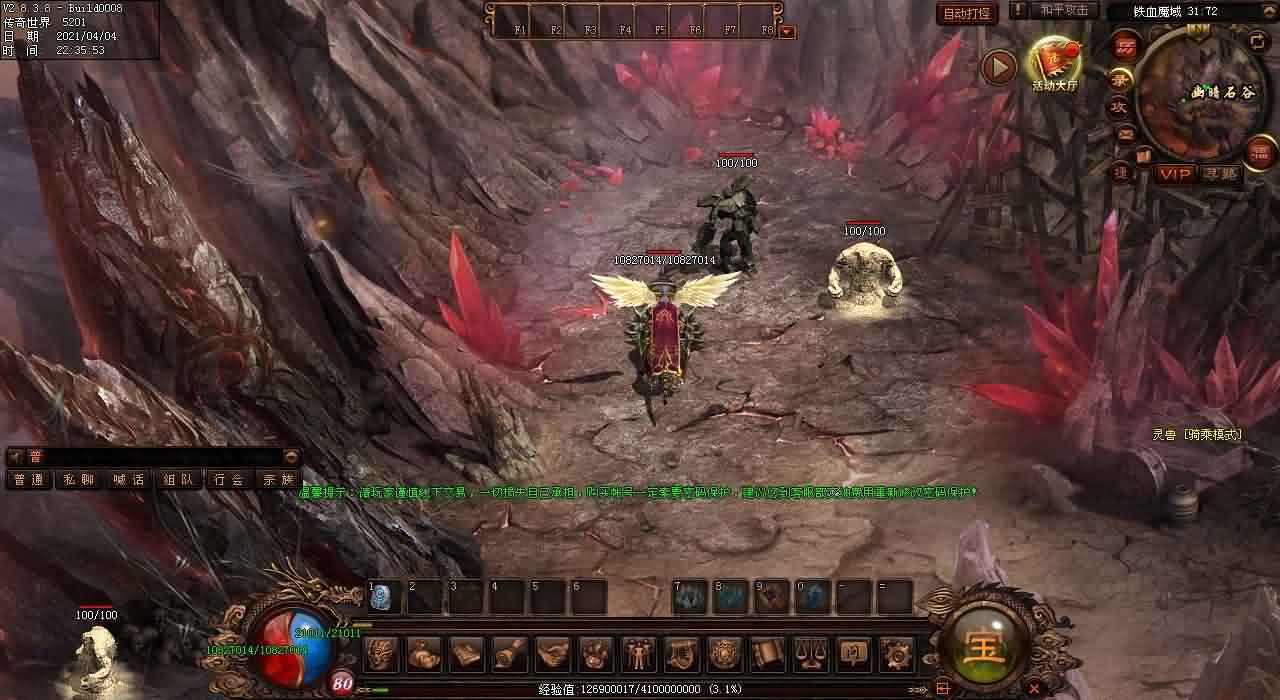Click the refresh arrows icon by minimap
Image resolution: width=1280 pixels, height=700 pixels.
point(1257,40)
